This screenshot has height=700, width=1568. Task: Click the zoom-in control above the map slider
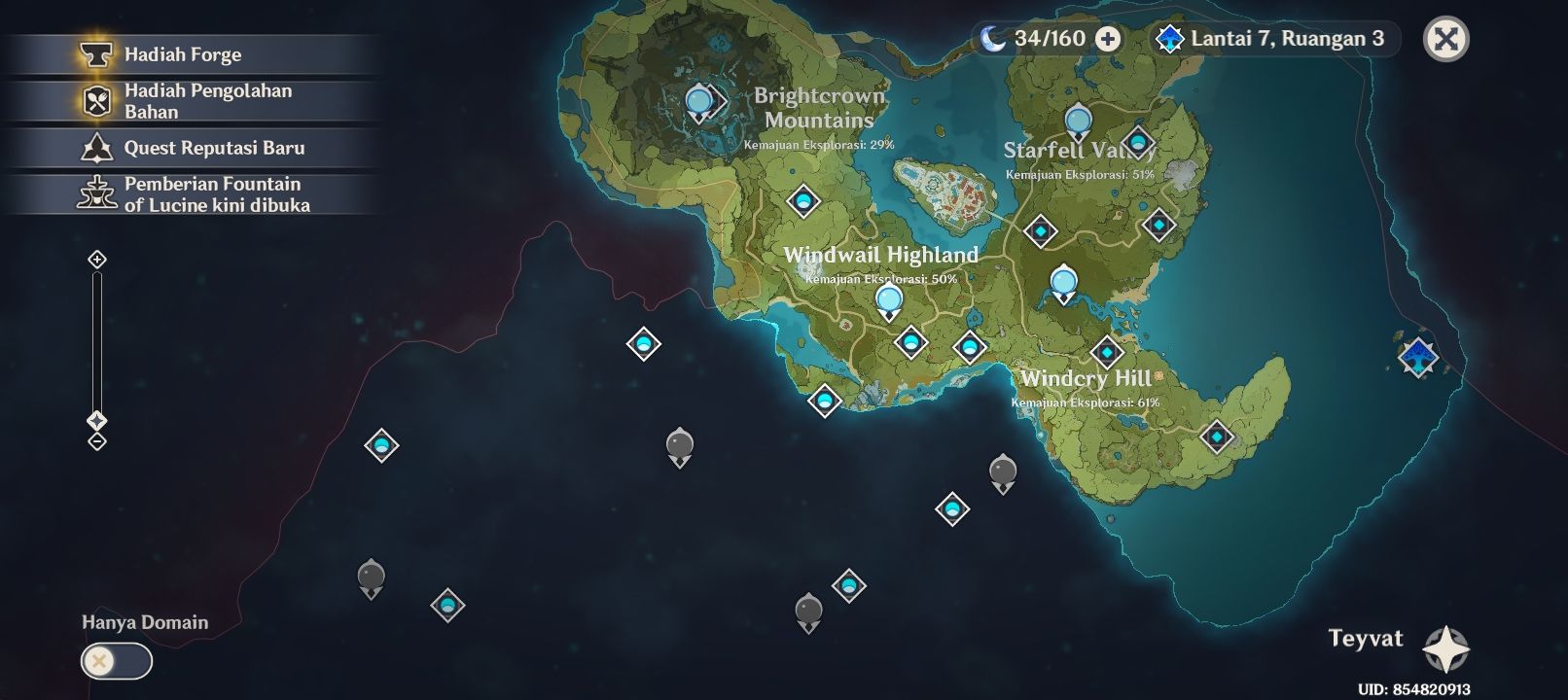click(96, 260)
